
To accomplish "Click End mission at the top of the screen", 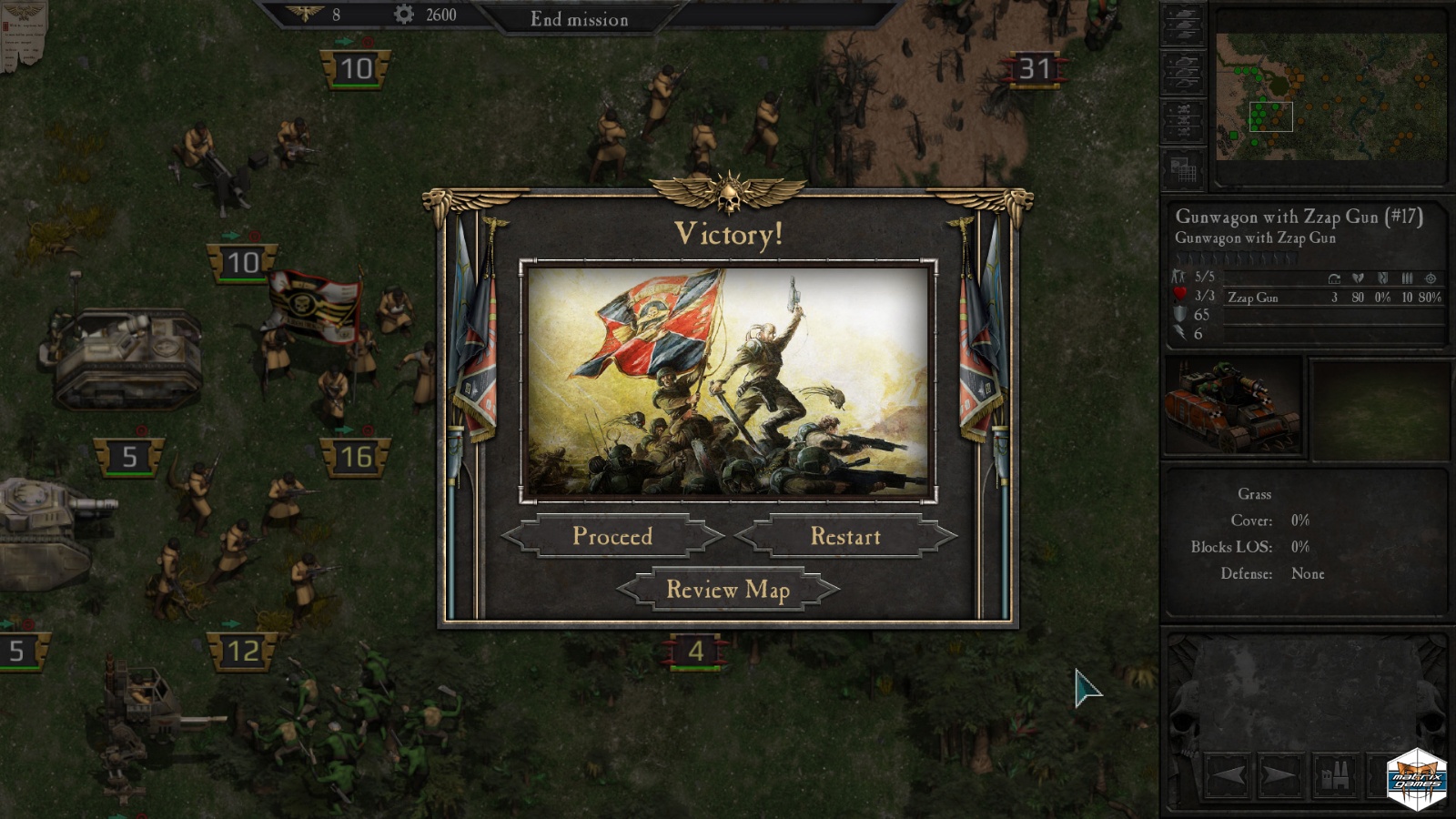I will [x=580, y=19].
